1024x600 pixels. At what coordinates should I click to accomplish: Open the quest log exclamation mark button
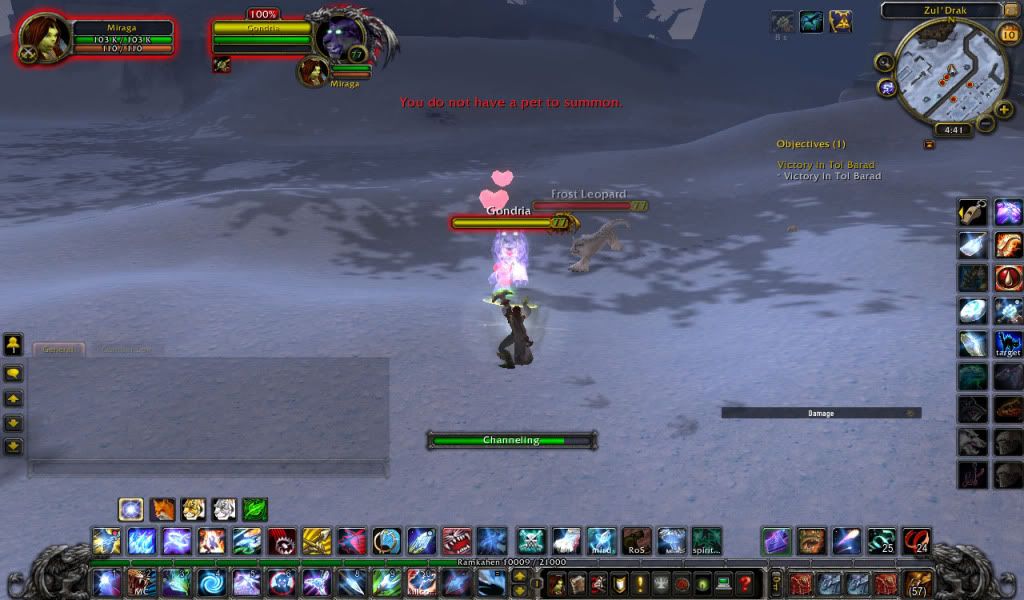(640, 583)
